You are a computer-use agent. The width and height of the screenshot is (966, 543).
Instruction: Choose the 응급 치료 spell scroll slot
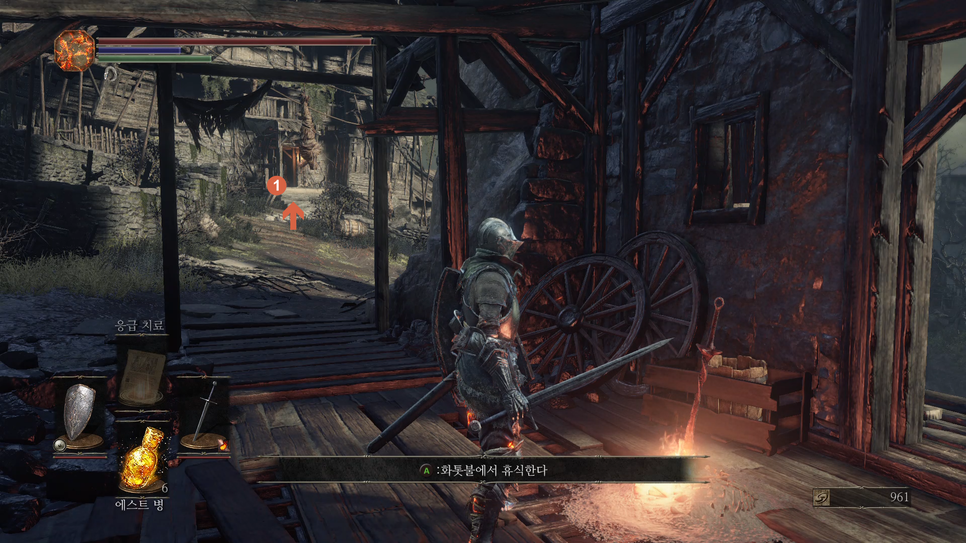coord(141,372)
